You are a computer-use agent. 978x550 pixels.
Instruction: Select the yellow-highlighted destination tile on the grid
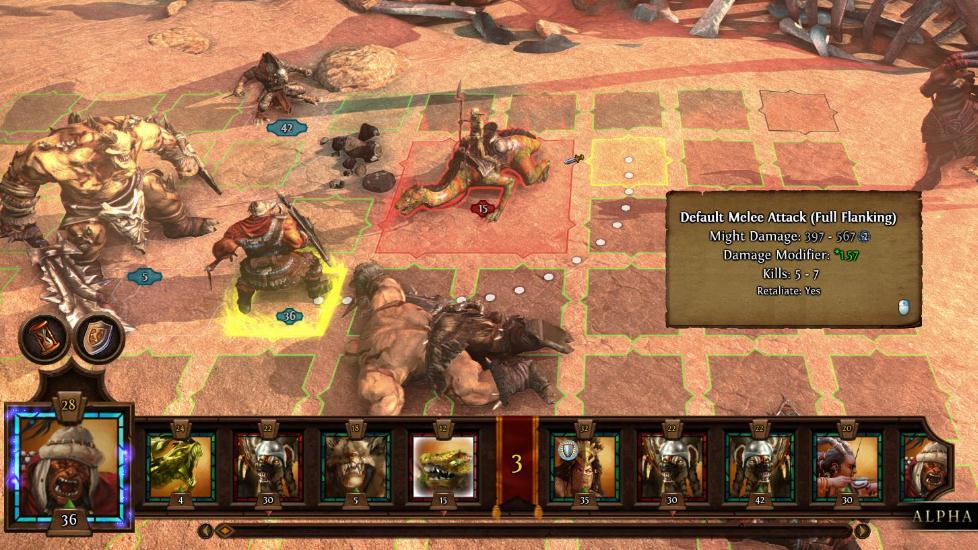[628, 162]
